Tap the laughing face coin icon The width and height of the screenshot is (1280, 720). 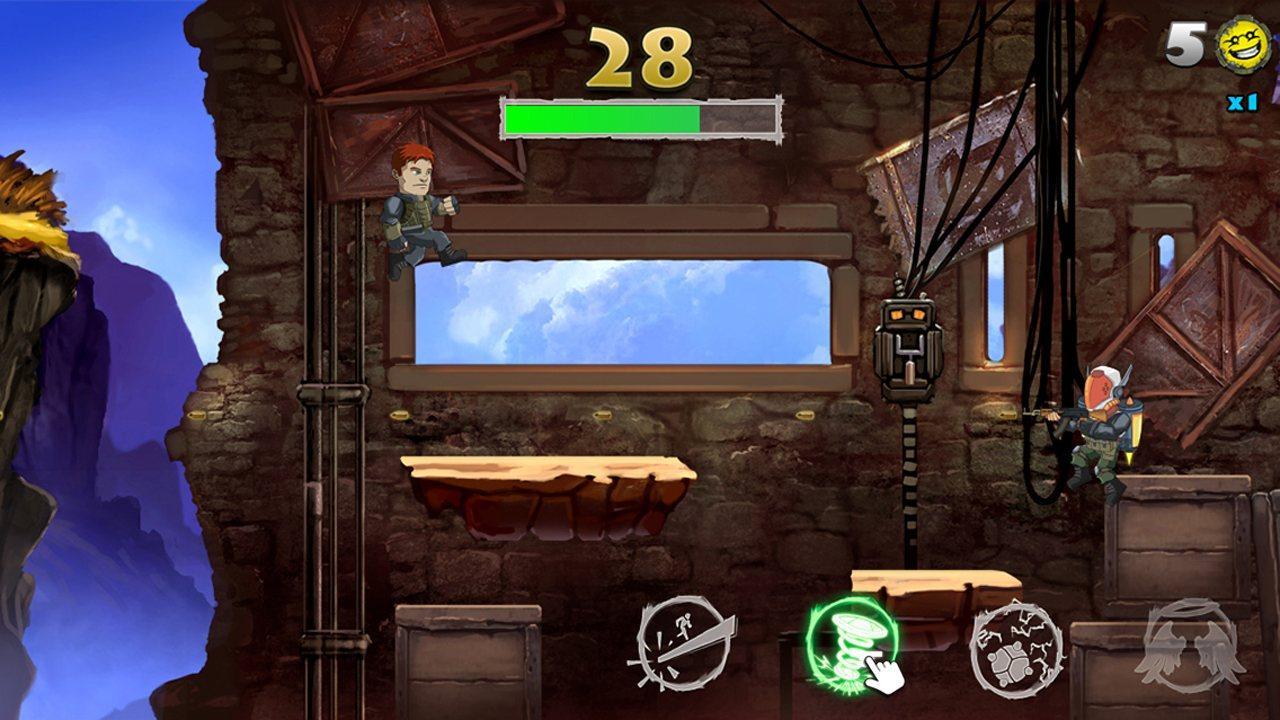click(x=1243, y=44)
